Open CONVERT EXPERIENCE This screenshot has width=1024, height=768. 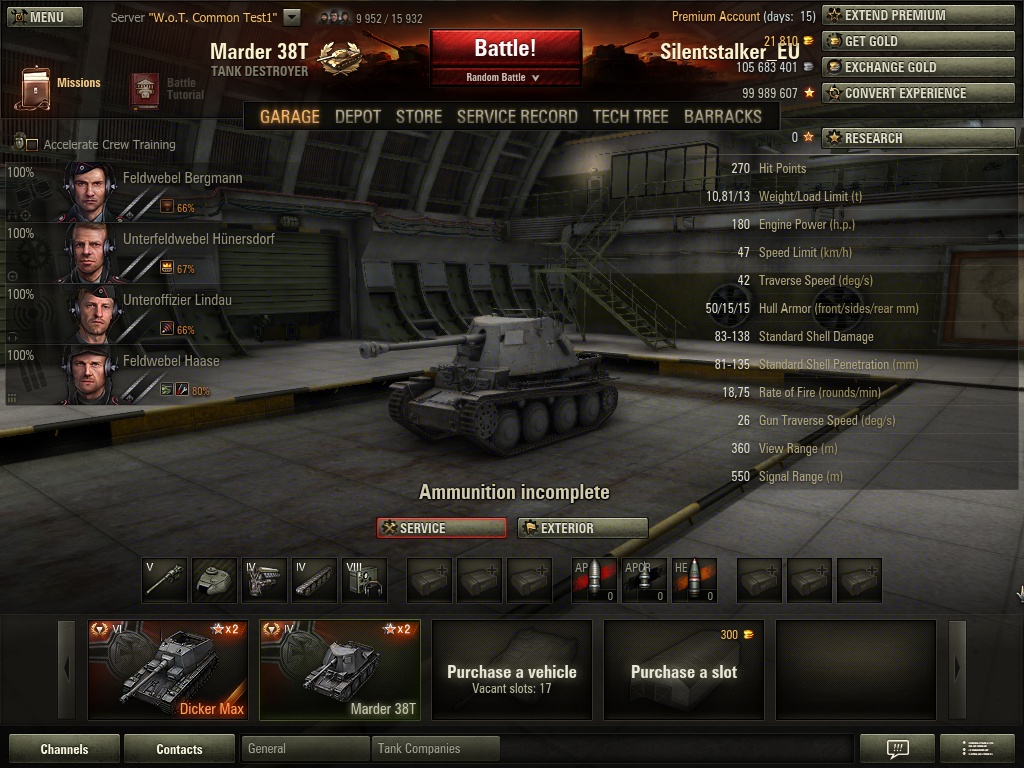click(918, 93)
